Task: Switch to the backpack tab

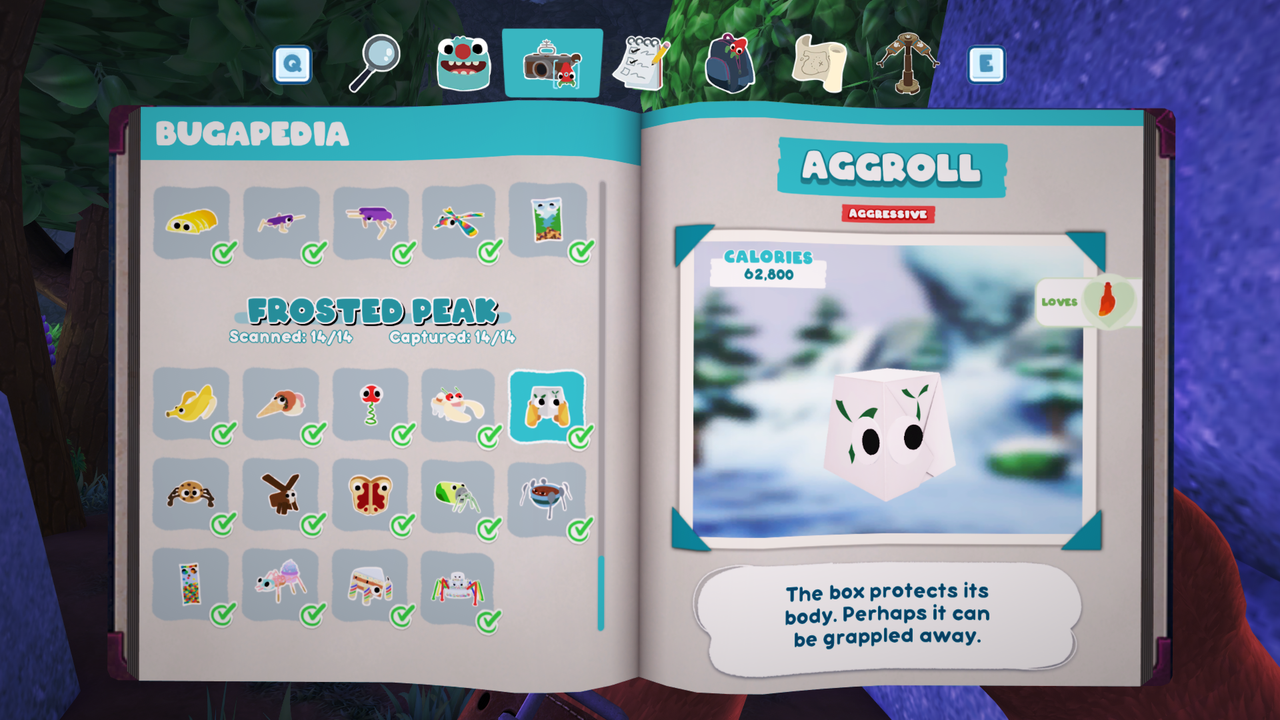Action: click(729, 62)
